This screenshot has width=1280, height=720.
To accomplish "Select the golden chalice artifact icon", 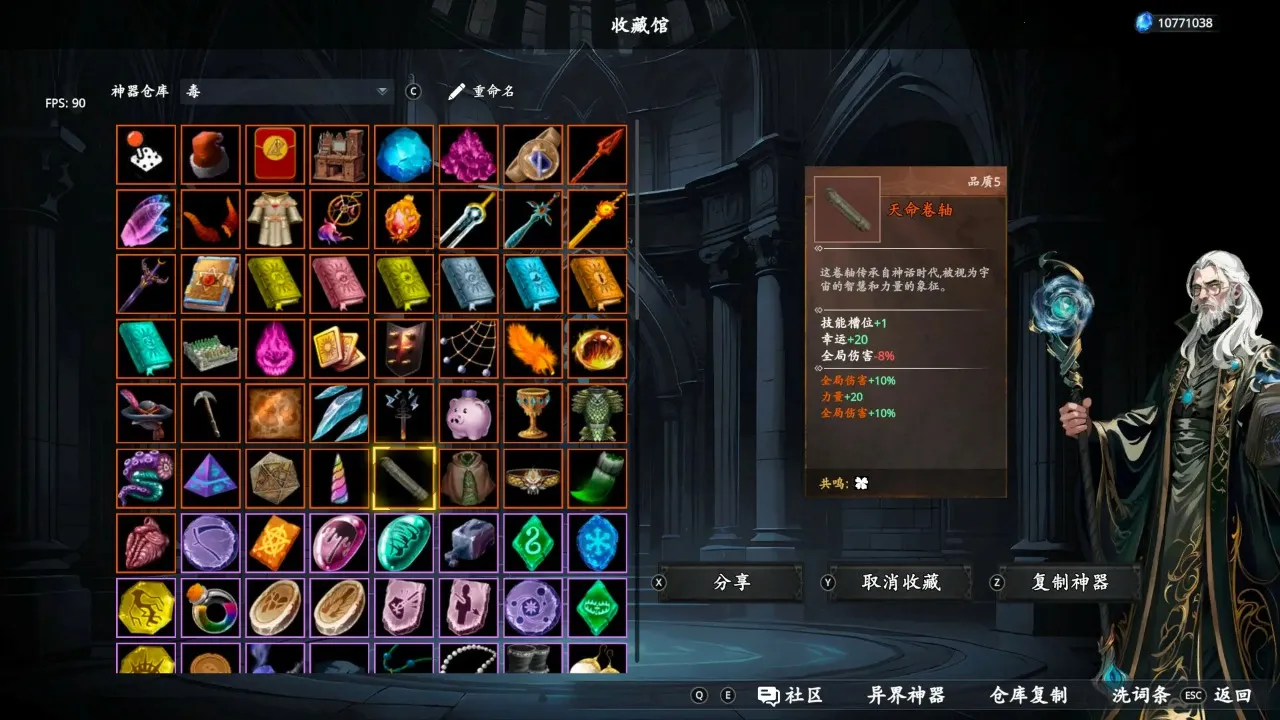I will click(x=532, y=413).
